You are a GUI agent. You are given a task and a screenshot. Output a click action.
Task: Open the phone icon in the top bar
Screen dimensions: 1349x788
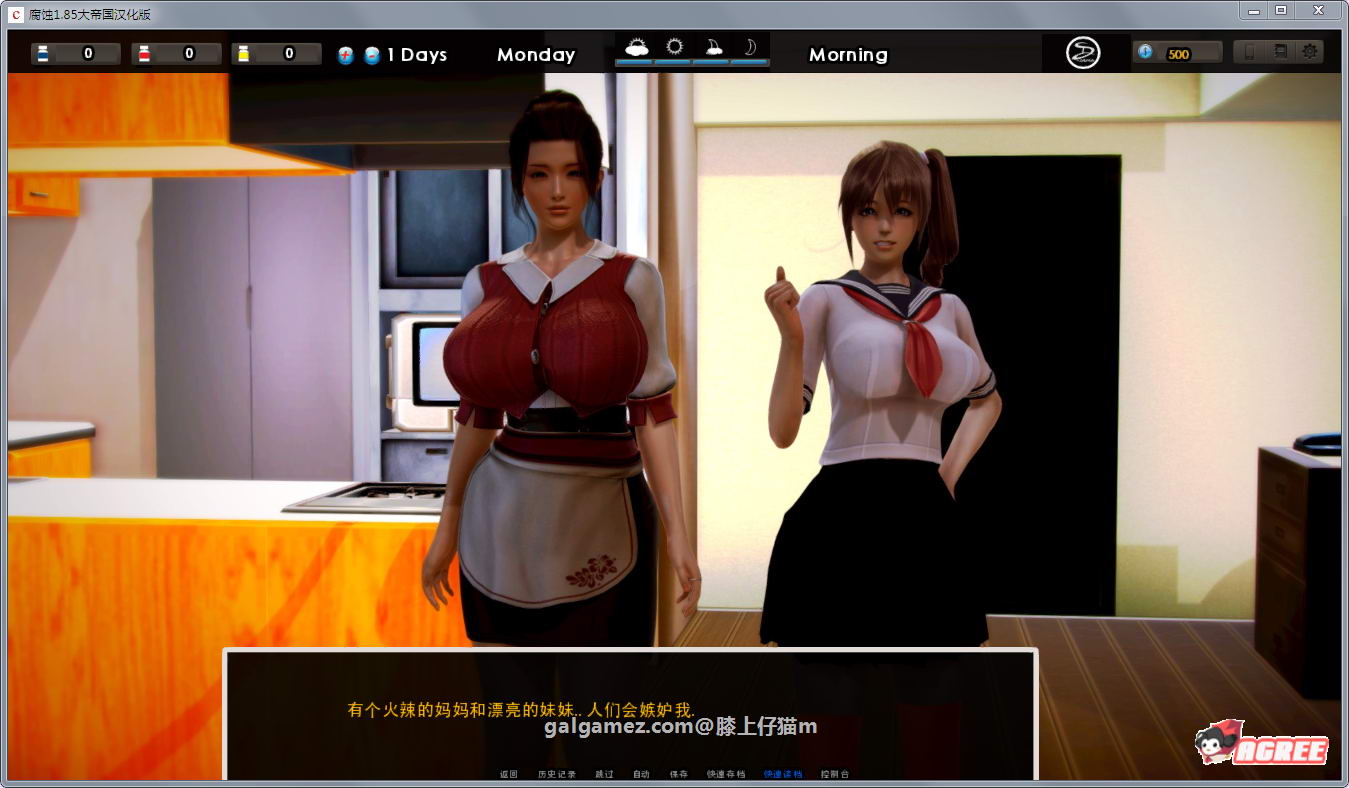[x=1251, y=53]
